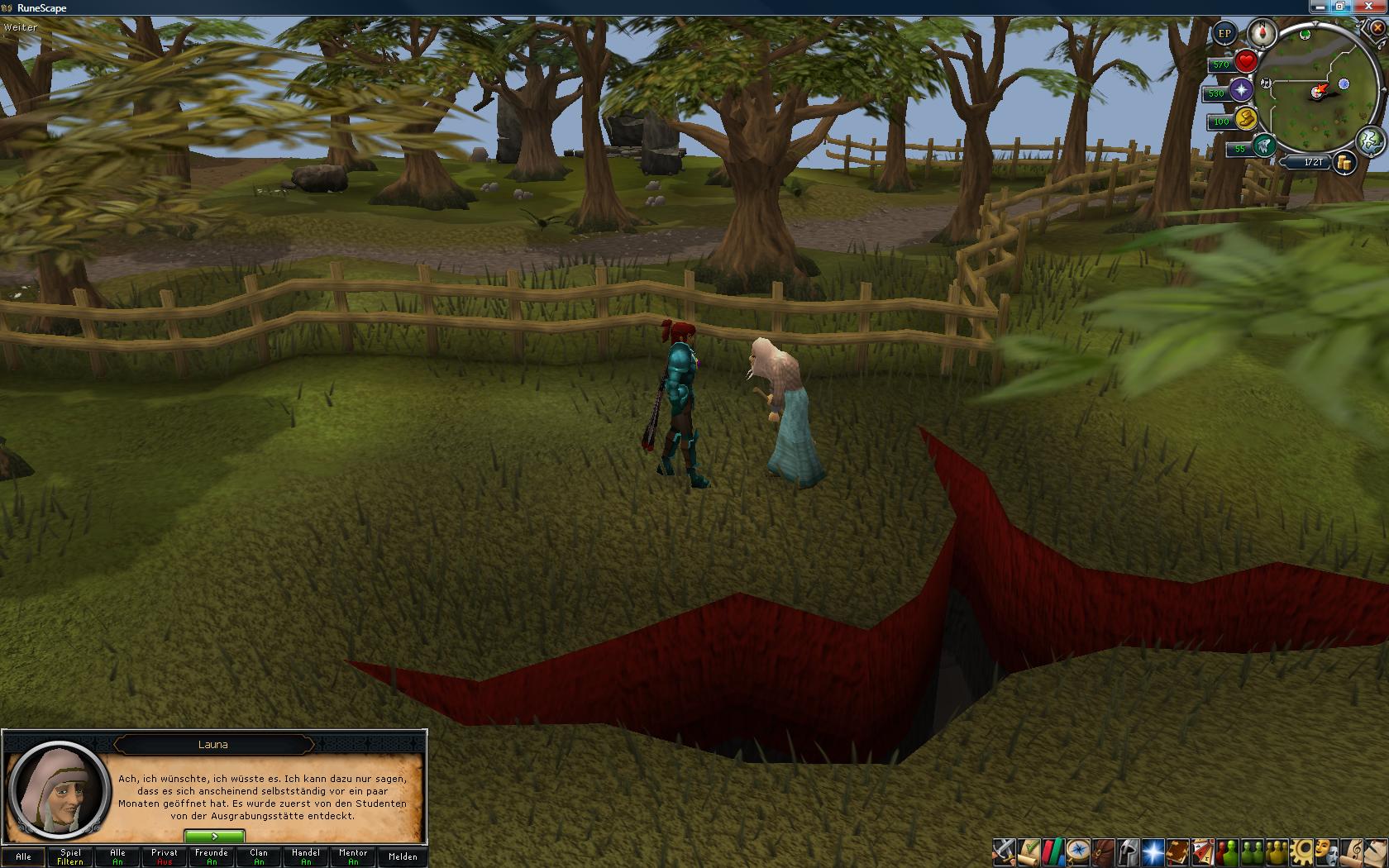Open the backpack inventory tab
The width and height of the screenshot is (1389, 868).
click(x=1103, y=851)
